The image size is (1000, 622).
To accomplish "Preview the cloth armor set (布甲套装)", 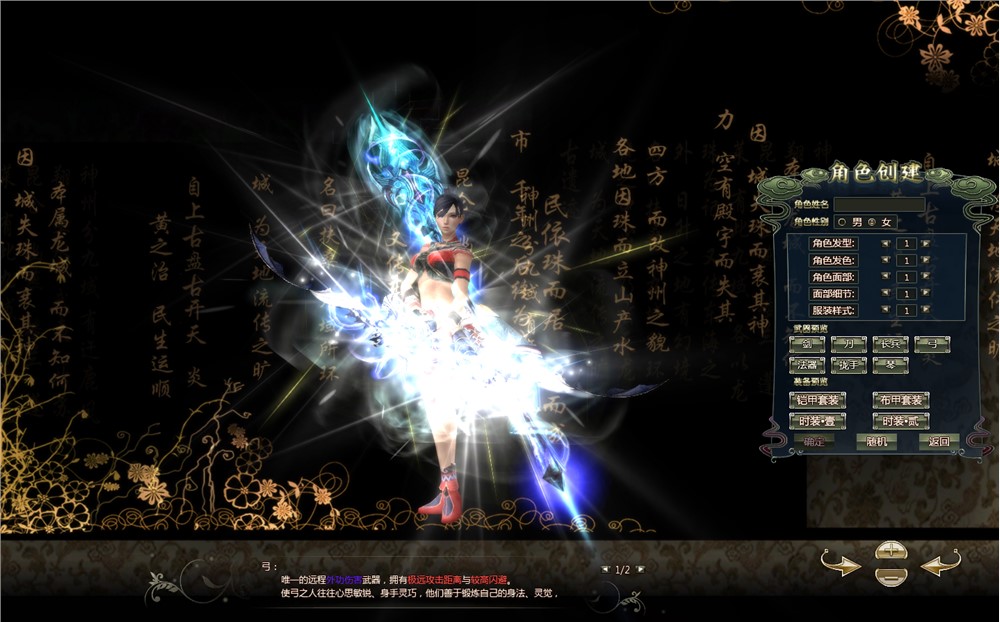I will coord(901,400).
